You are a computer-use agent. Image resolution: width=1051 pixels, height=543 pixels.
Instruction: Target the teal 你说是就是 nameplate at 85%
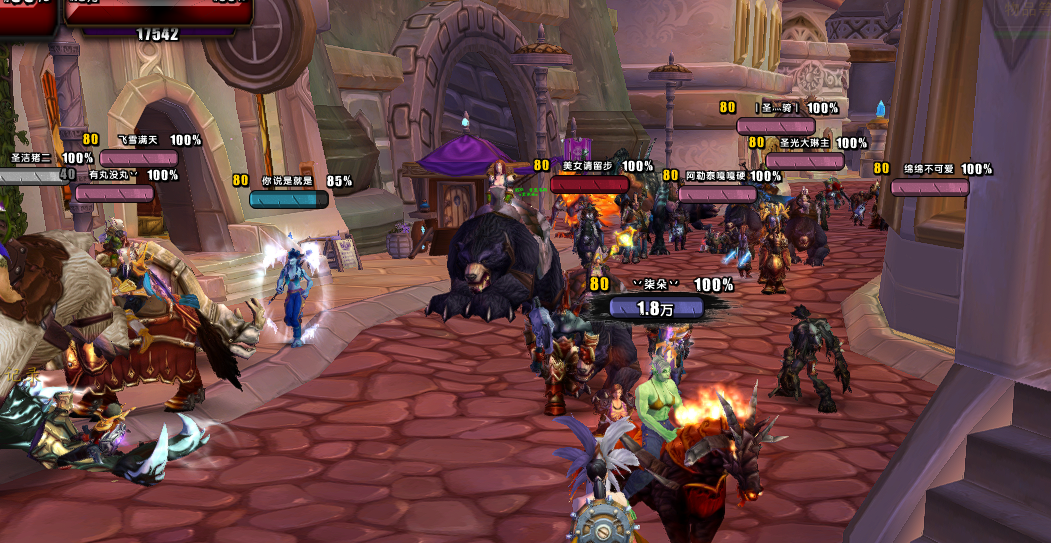(289, 199)
